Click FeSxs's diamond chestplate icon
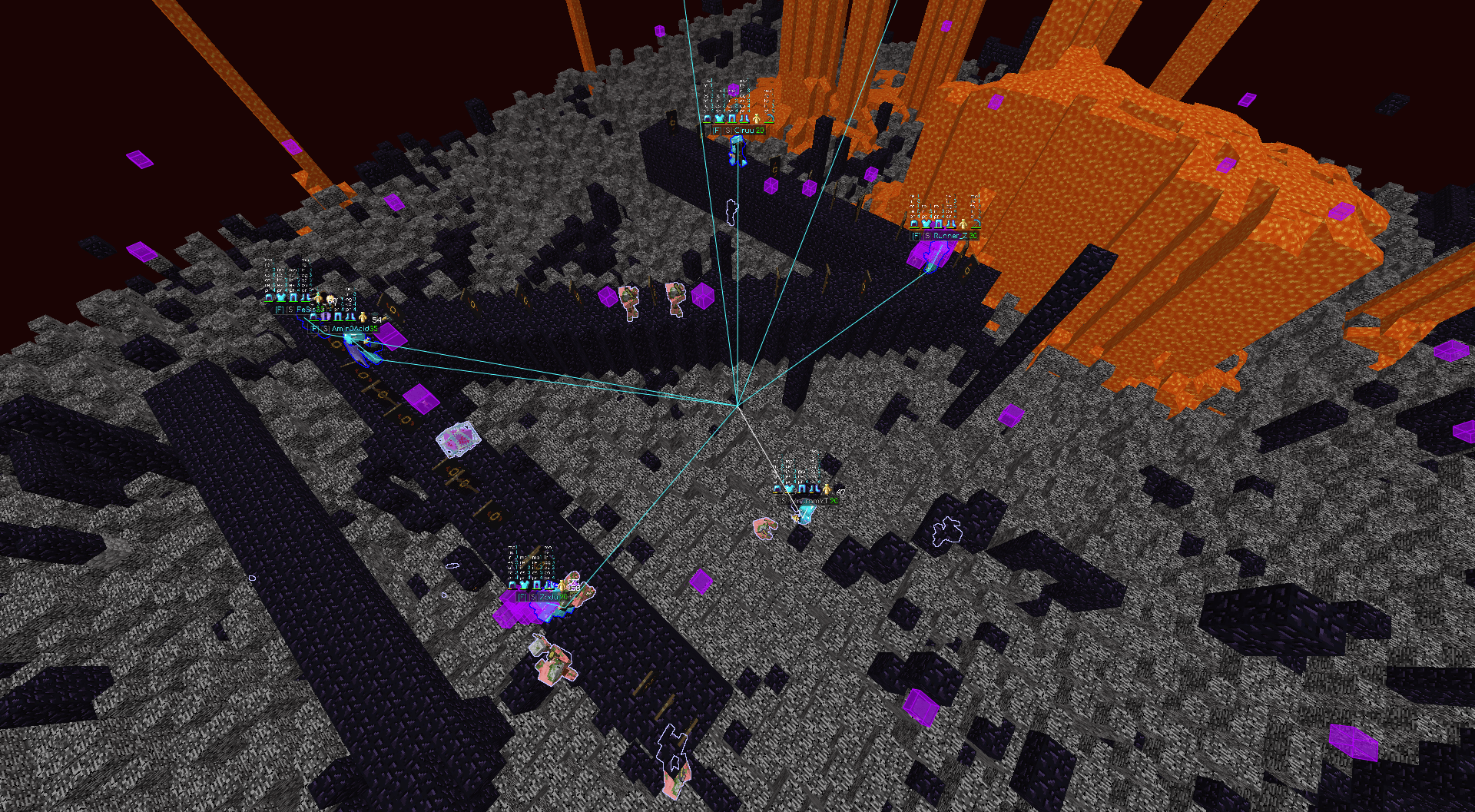The width and height of the screenshot is (1475, 812). point(281,297)
